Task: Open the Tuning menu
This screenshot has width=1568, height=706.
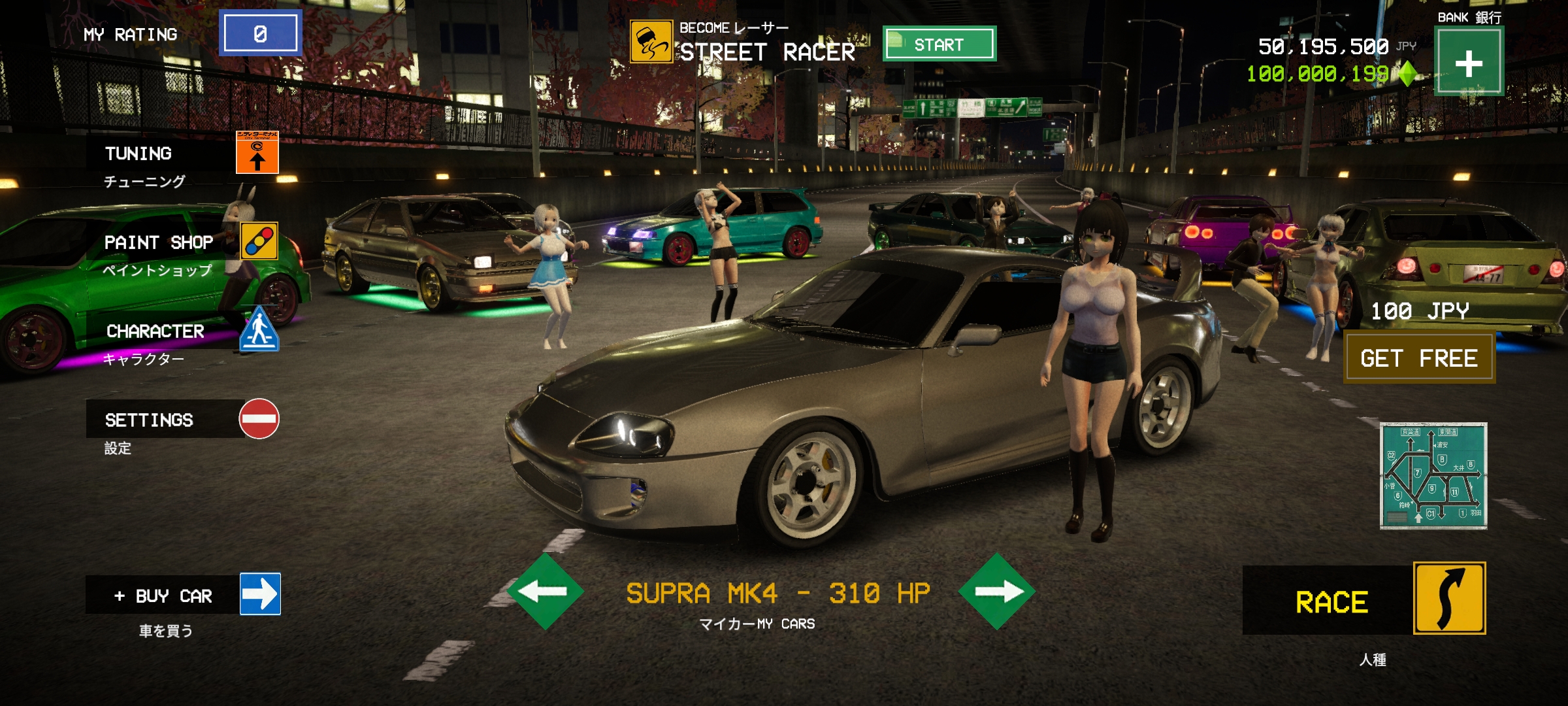Action: [183, 154]
